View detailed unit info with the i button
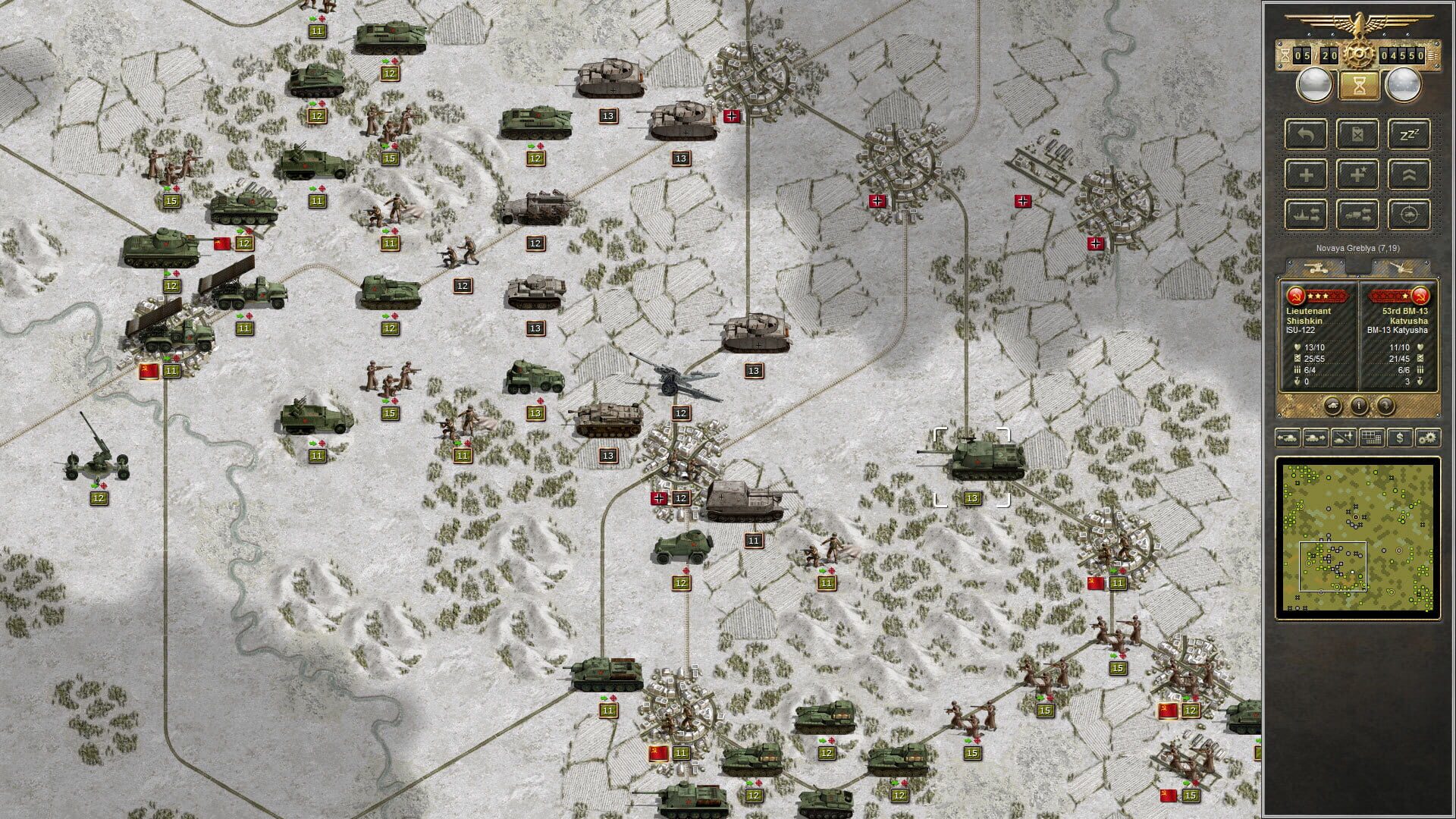The height and width of the screenshot is (819, 1456). coord(1359,405)
